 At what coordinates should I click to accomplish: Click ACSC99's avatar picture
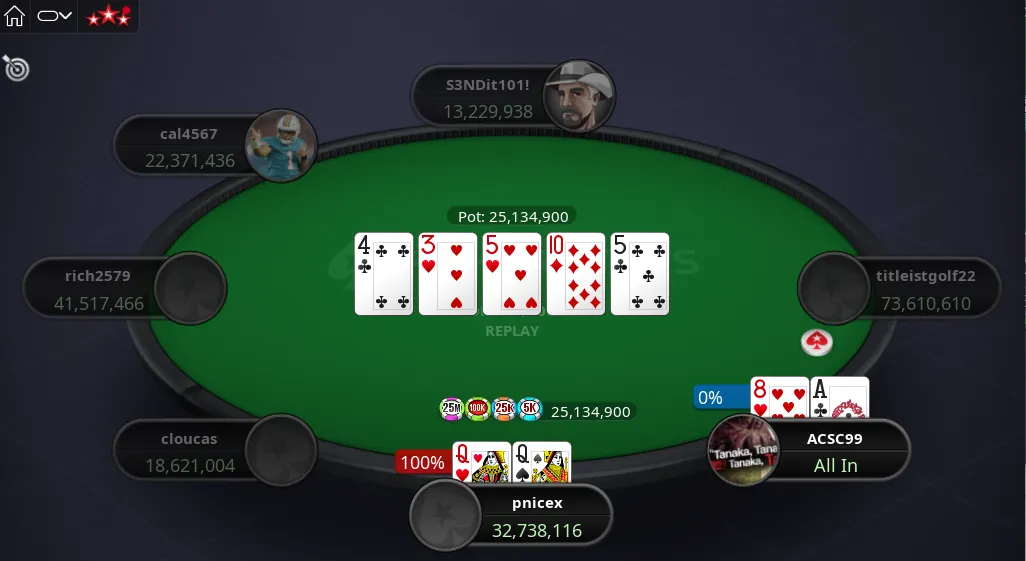pos(743,450)
